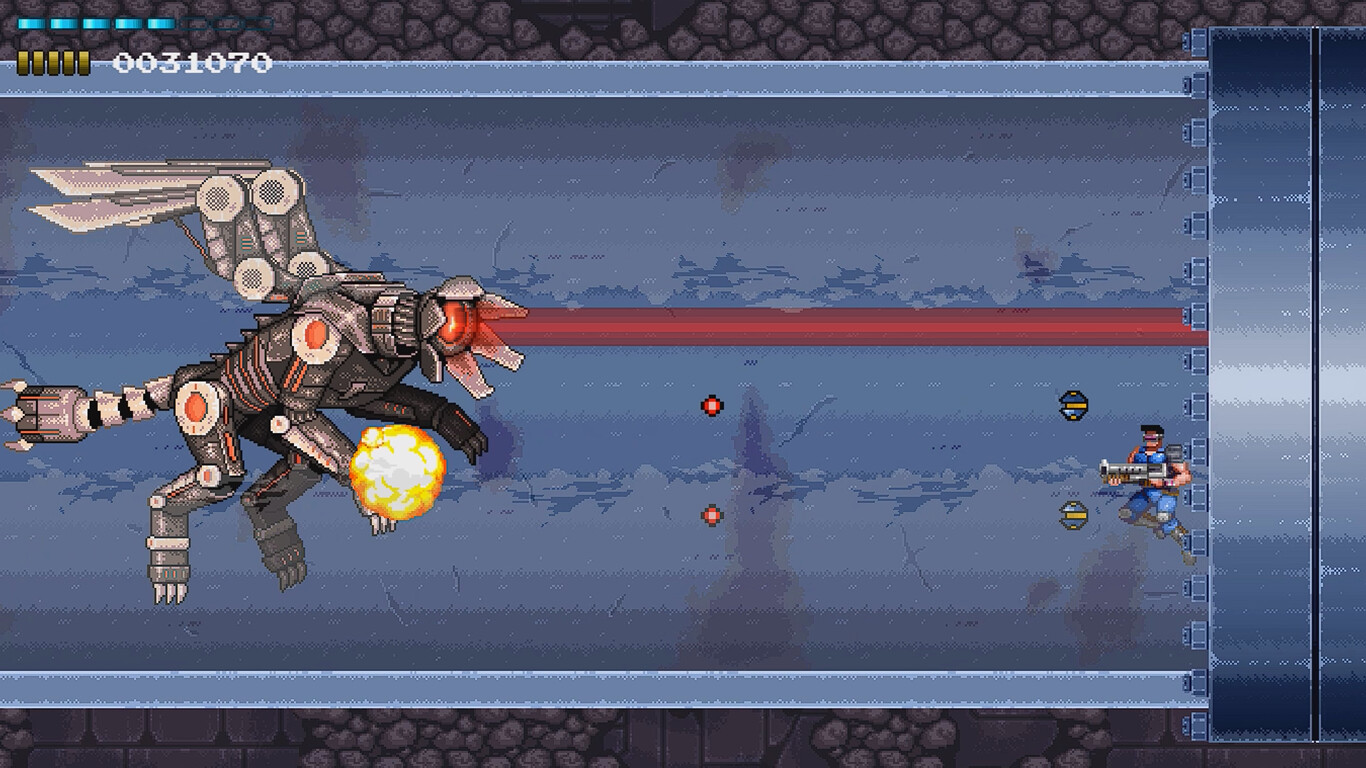The height and width of the screenshot is (768, 1366).
Task: Click the explosion on the boss's body
Action: point(395,470)
